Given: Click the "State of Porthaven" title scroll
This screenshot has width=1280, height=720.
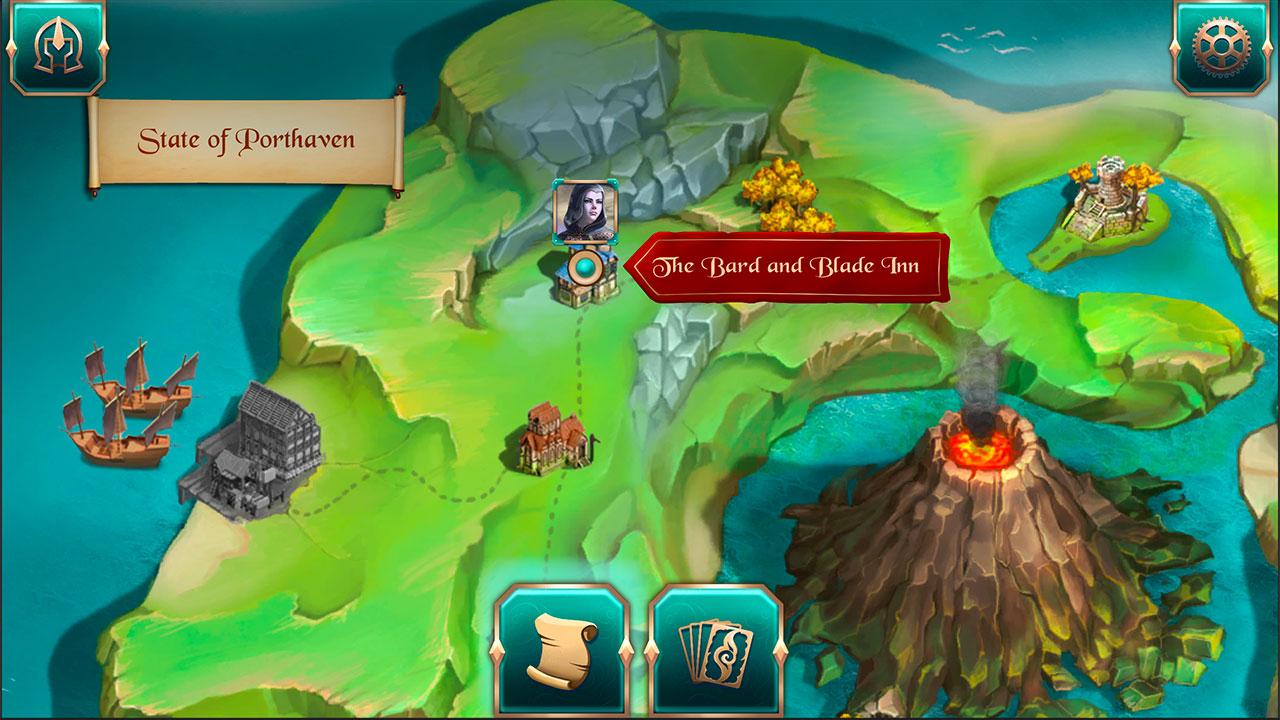Looking at the screenshot, I should pos(248,140).
